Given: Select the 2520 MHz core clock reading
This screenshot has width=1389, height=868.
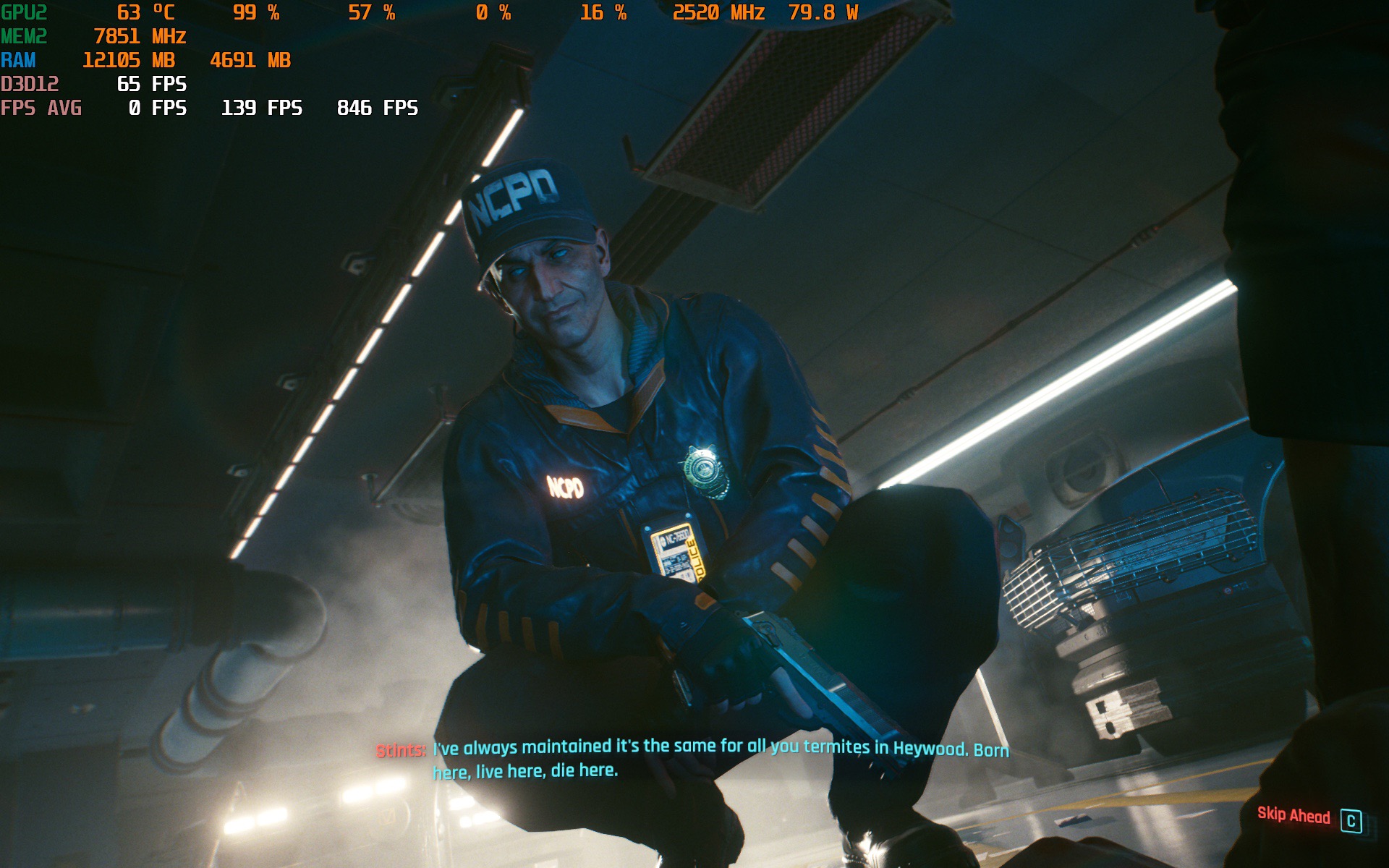Looking at the screenshot, I should coord(718,12).
